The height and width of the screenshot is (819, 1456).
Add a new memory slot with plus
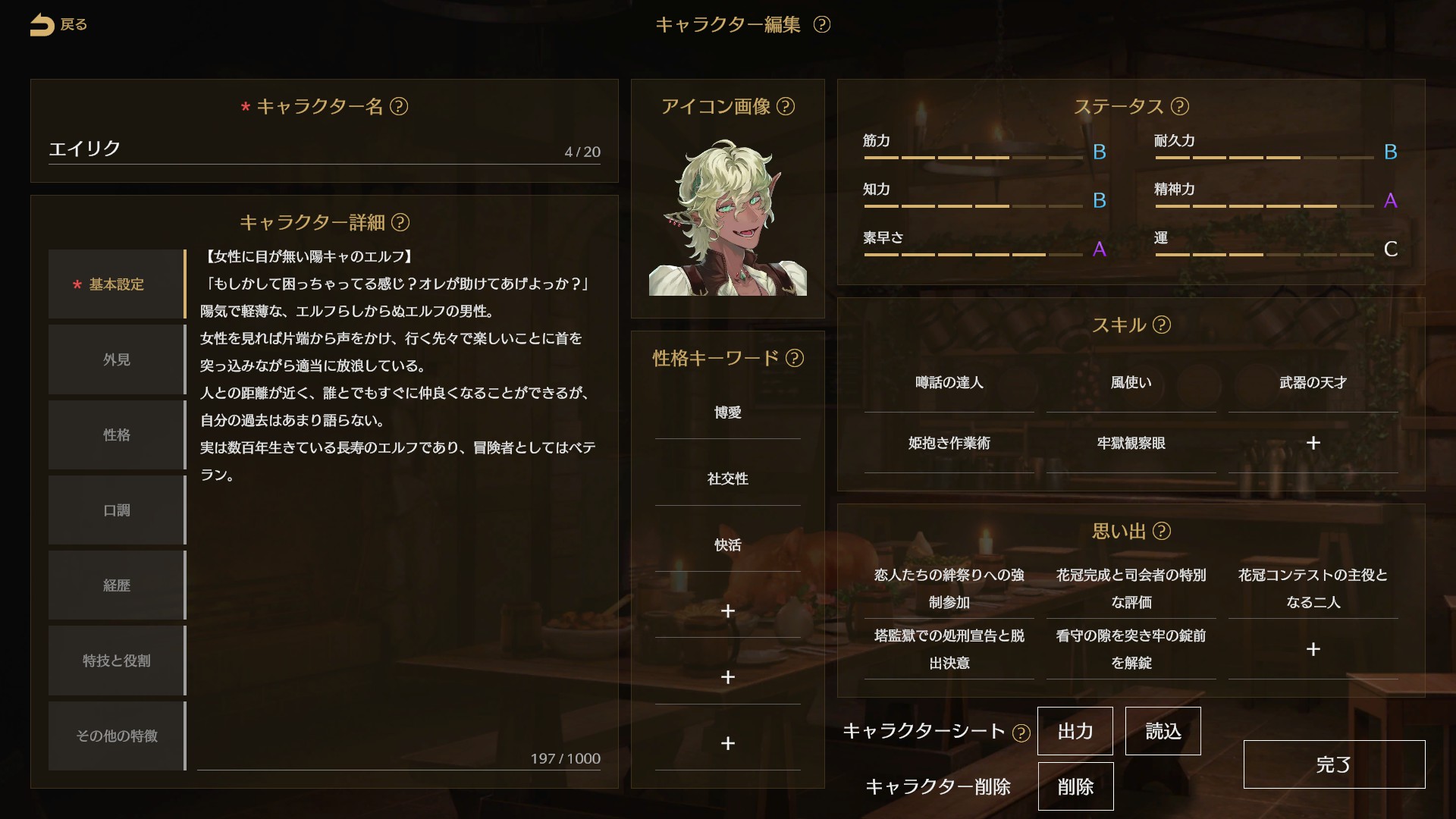[1314, 649]
